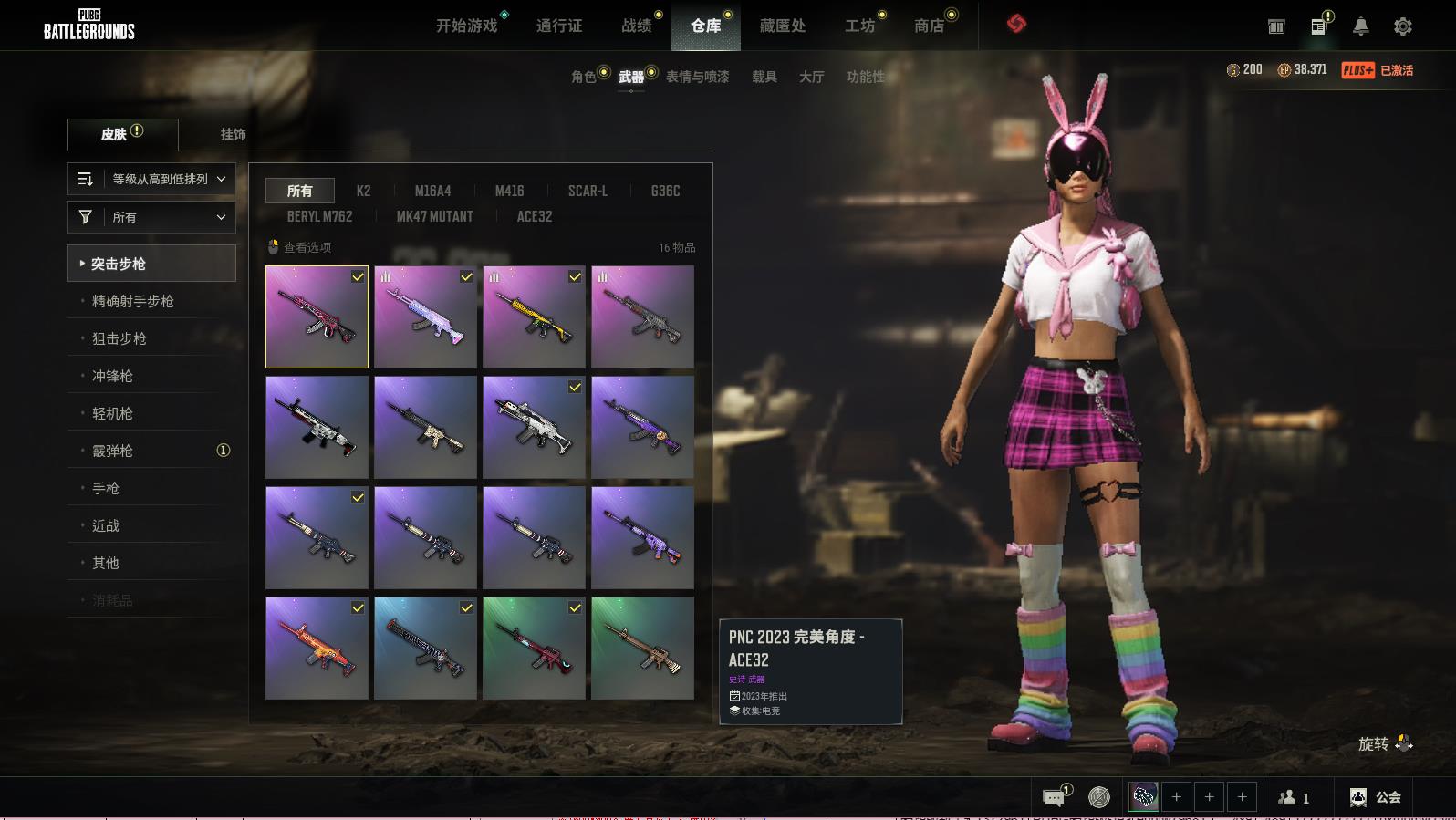Open the 商店 store
The image size is (1456, 820).
tap(929, 26)
